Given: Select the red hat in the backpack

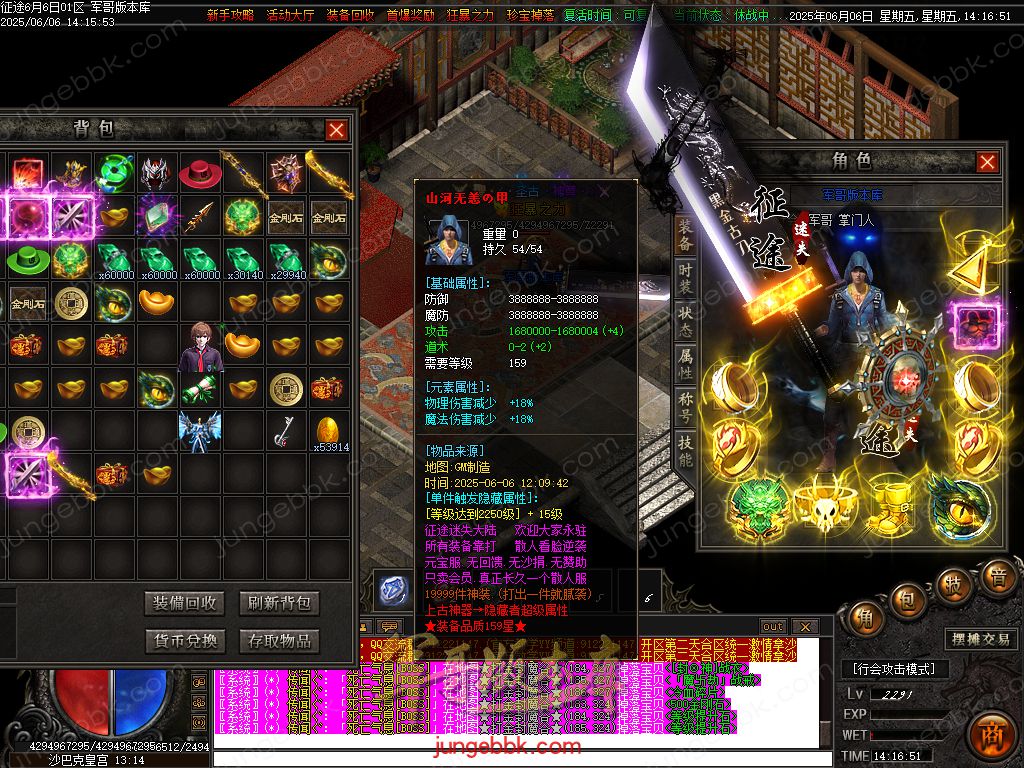Looking at the screenshot, I should coord(200,171).
